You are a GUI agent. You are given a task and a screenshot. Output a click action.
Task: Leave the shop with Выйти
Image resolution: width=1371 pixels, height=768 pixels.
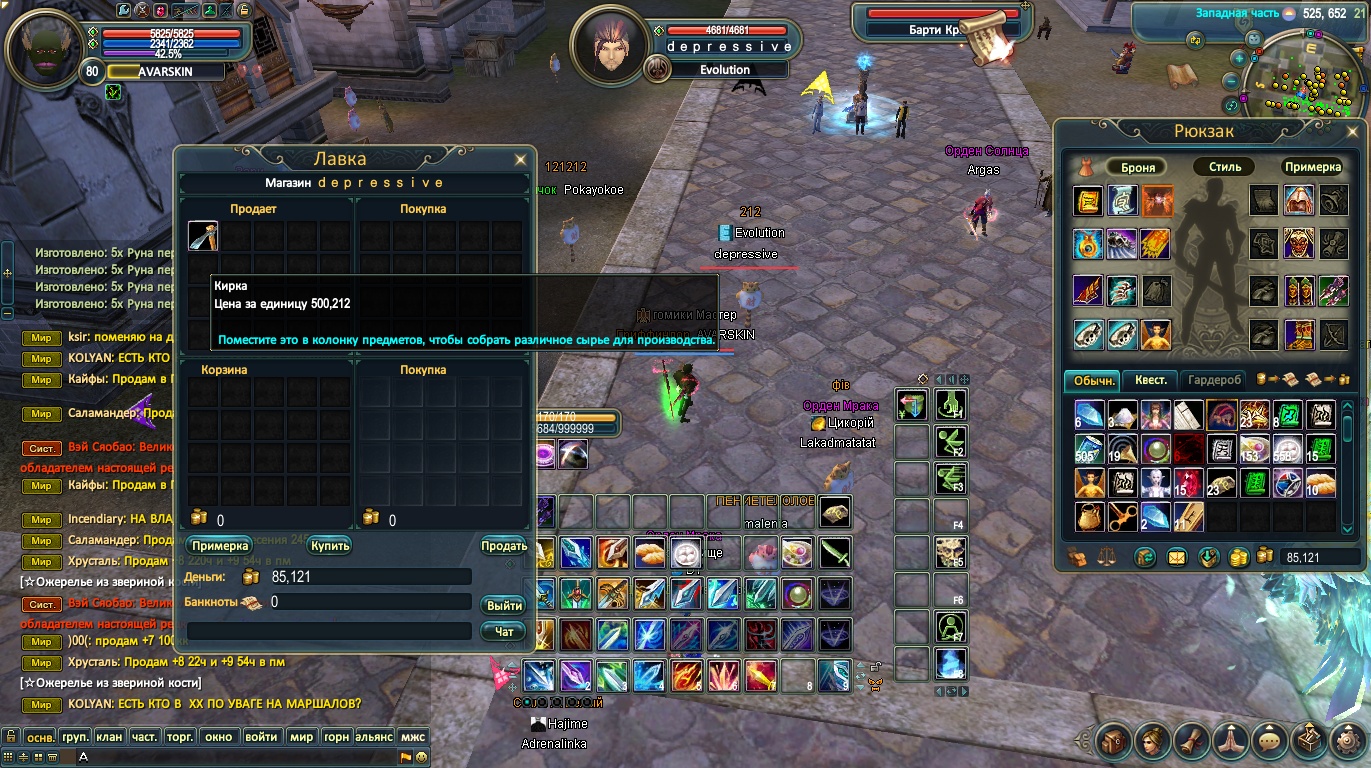504,605
